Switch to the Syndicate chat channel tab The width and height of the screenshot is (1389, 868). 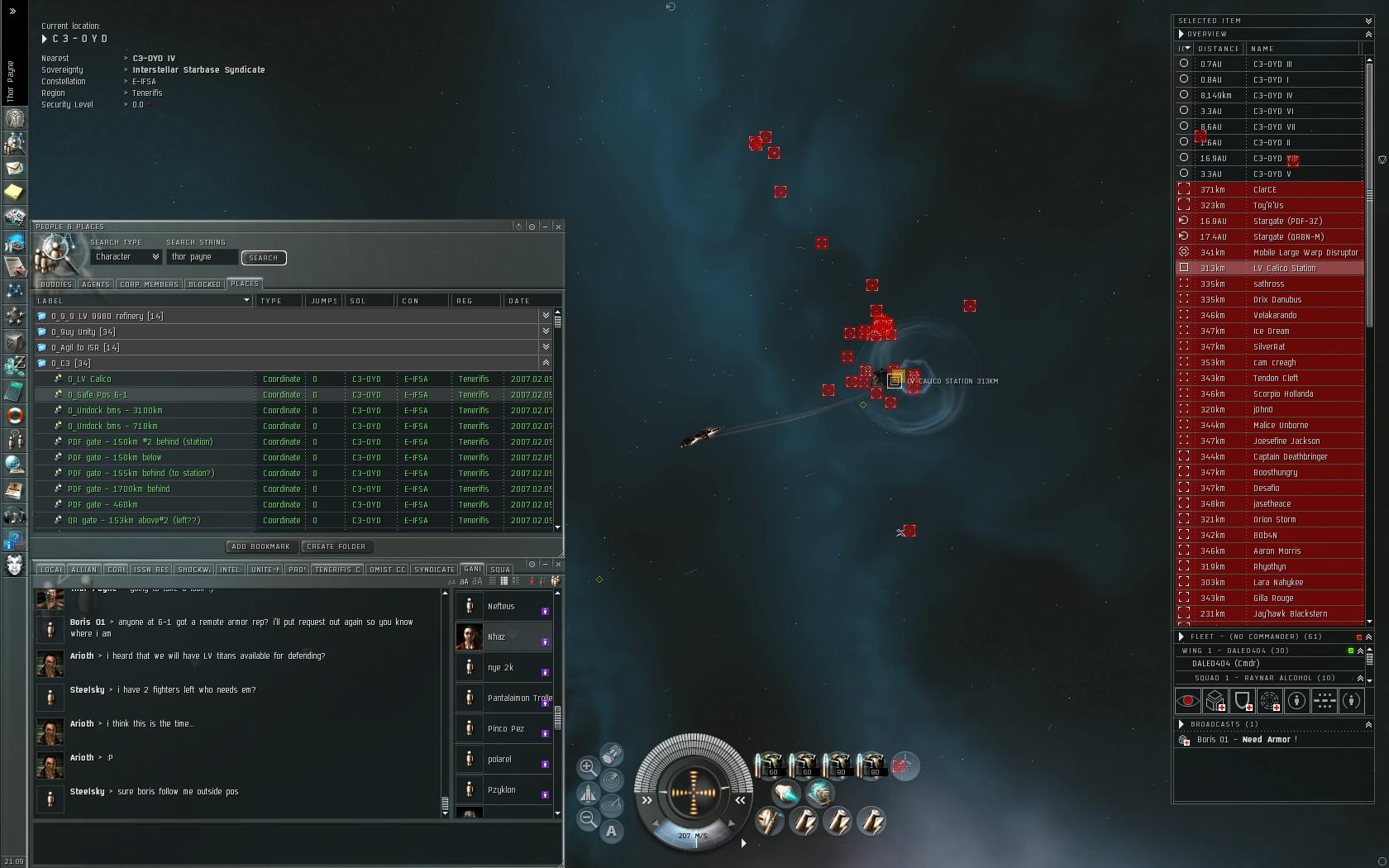[x=434, y=570]
